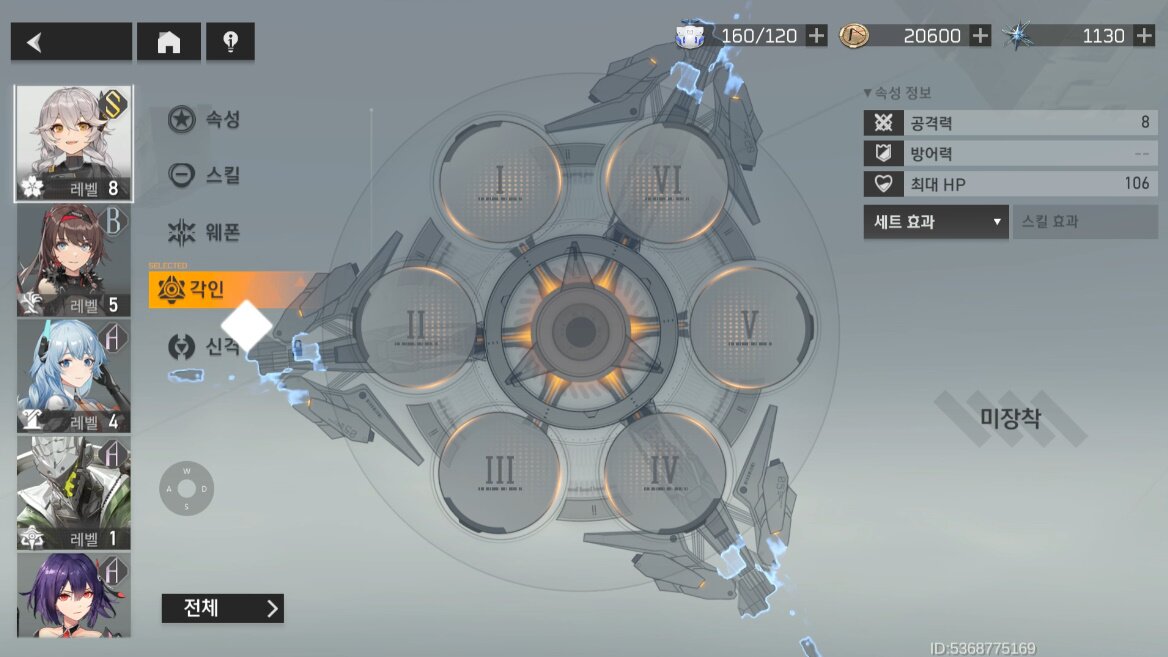Open the 전체 filter button
1168x657 pixels.
222,608
